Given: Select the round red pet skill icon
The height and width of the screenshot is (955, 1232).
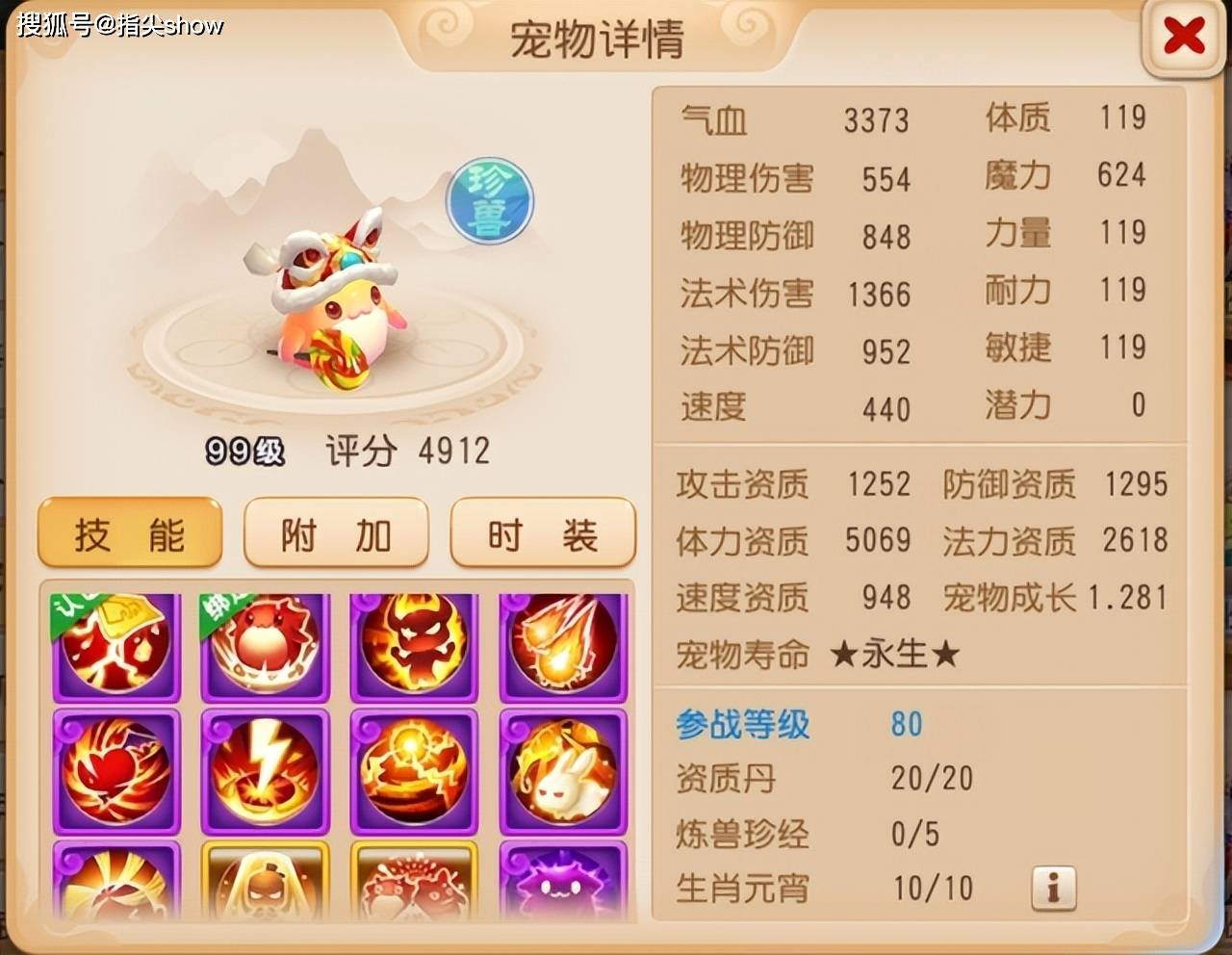Looking at the screenshot, I should [x=265, y=643].
